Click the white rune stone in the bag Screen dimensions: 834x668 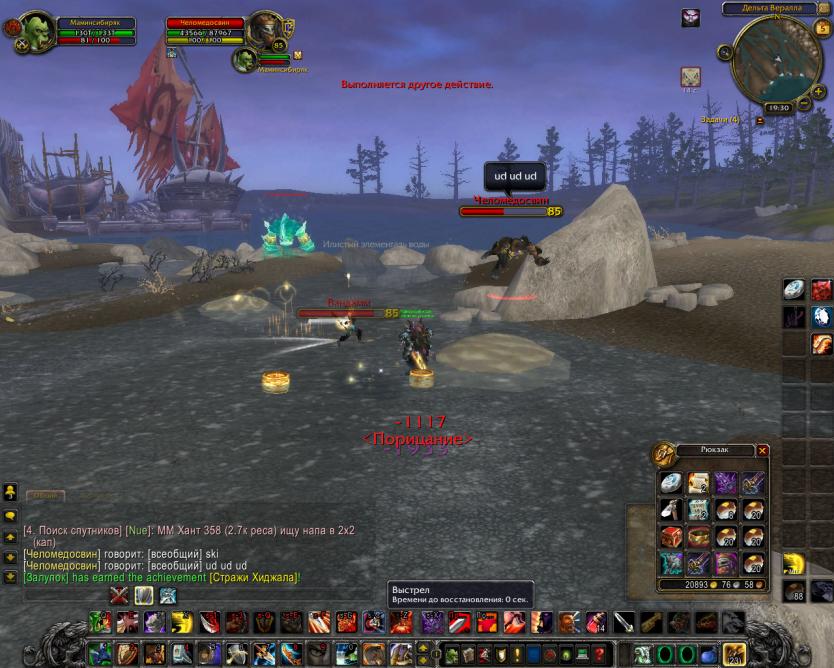pyautogui.click(x=671, y=482)
